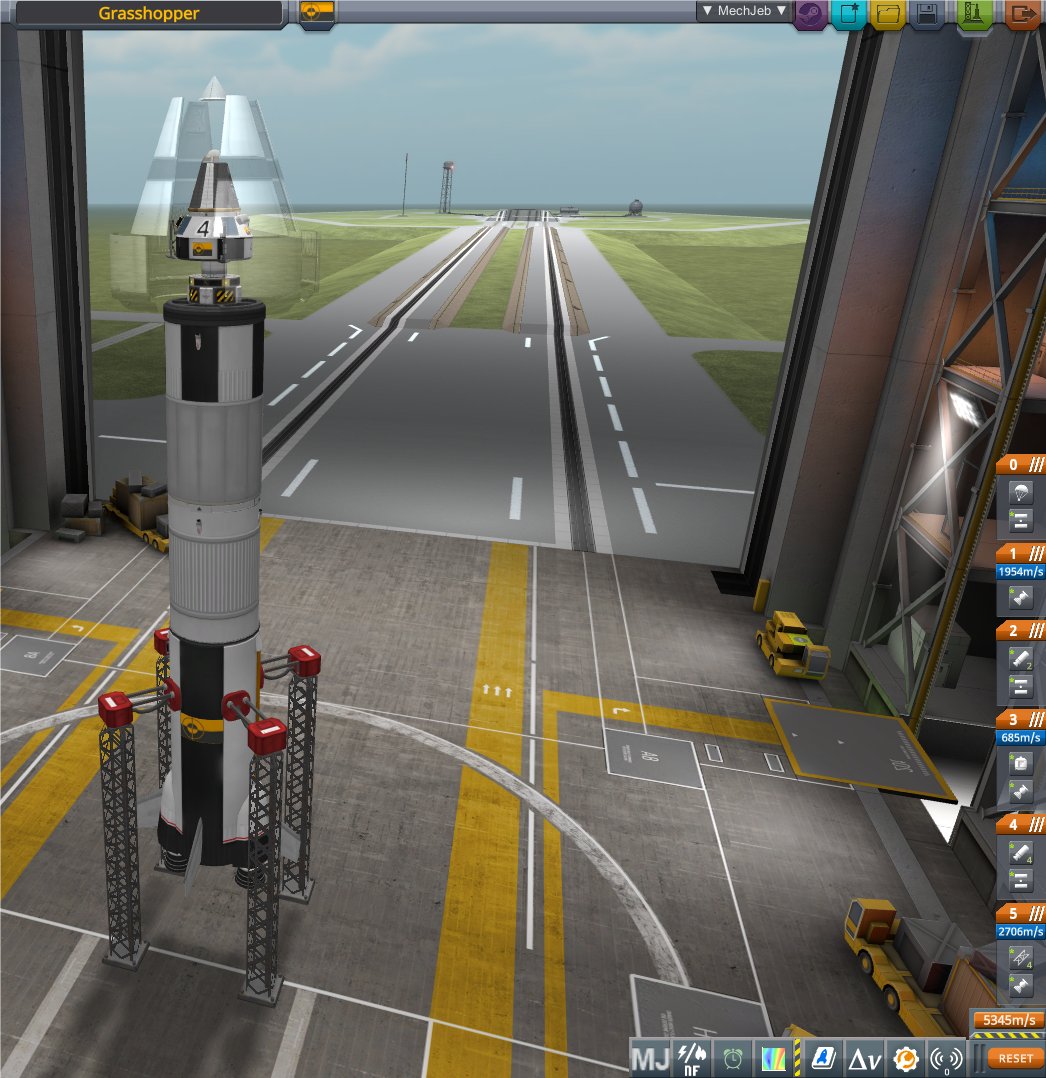
Task: Save the craft with the floppy disk
Action: click(x=926, y=15)
